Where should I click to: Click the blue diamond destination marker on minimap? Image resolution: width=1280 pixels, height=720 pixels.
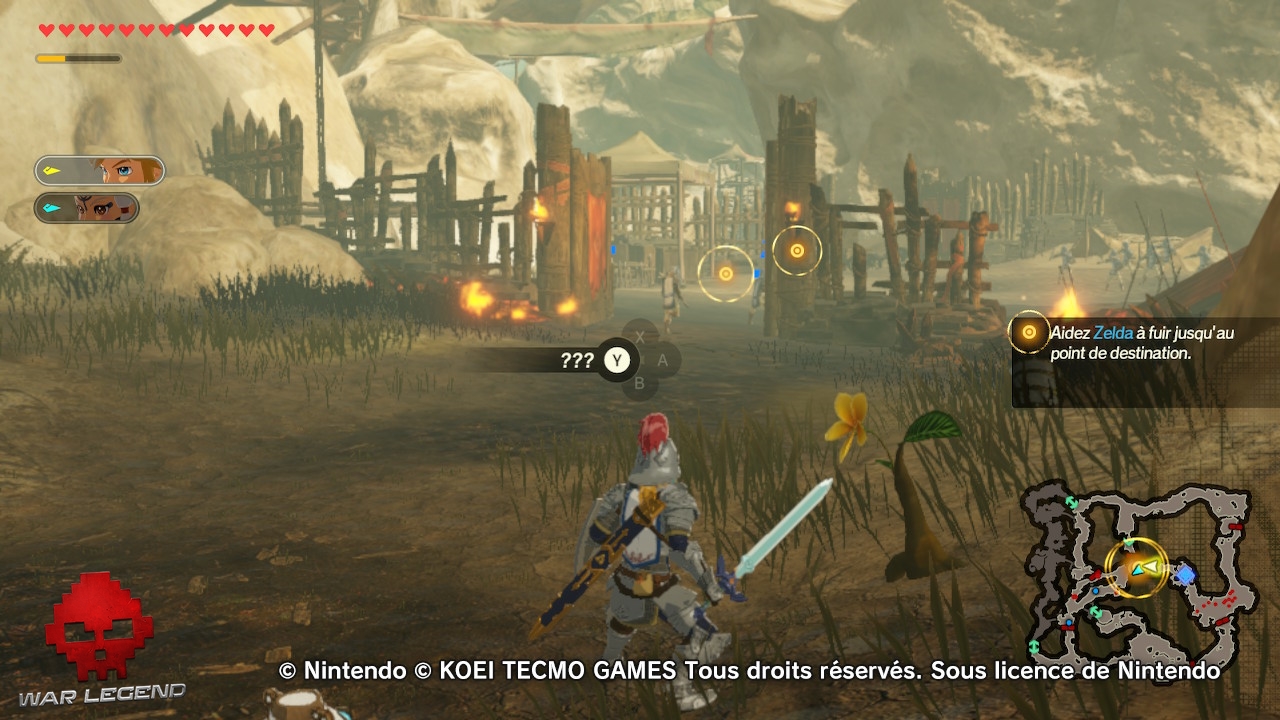click(1187, 574)
